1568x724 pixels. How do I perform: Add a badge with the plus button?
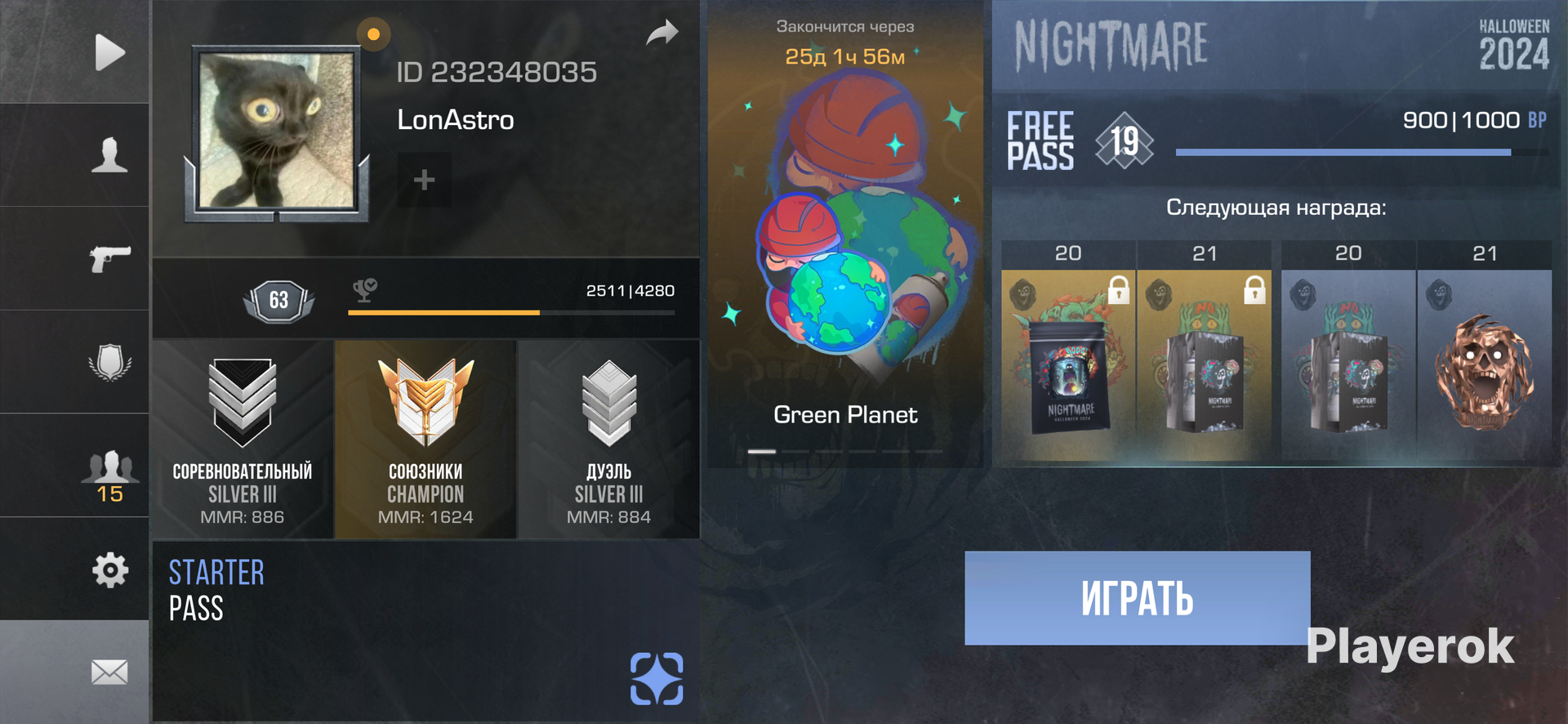(x=424, y=180)
